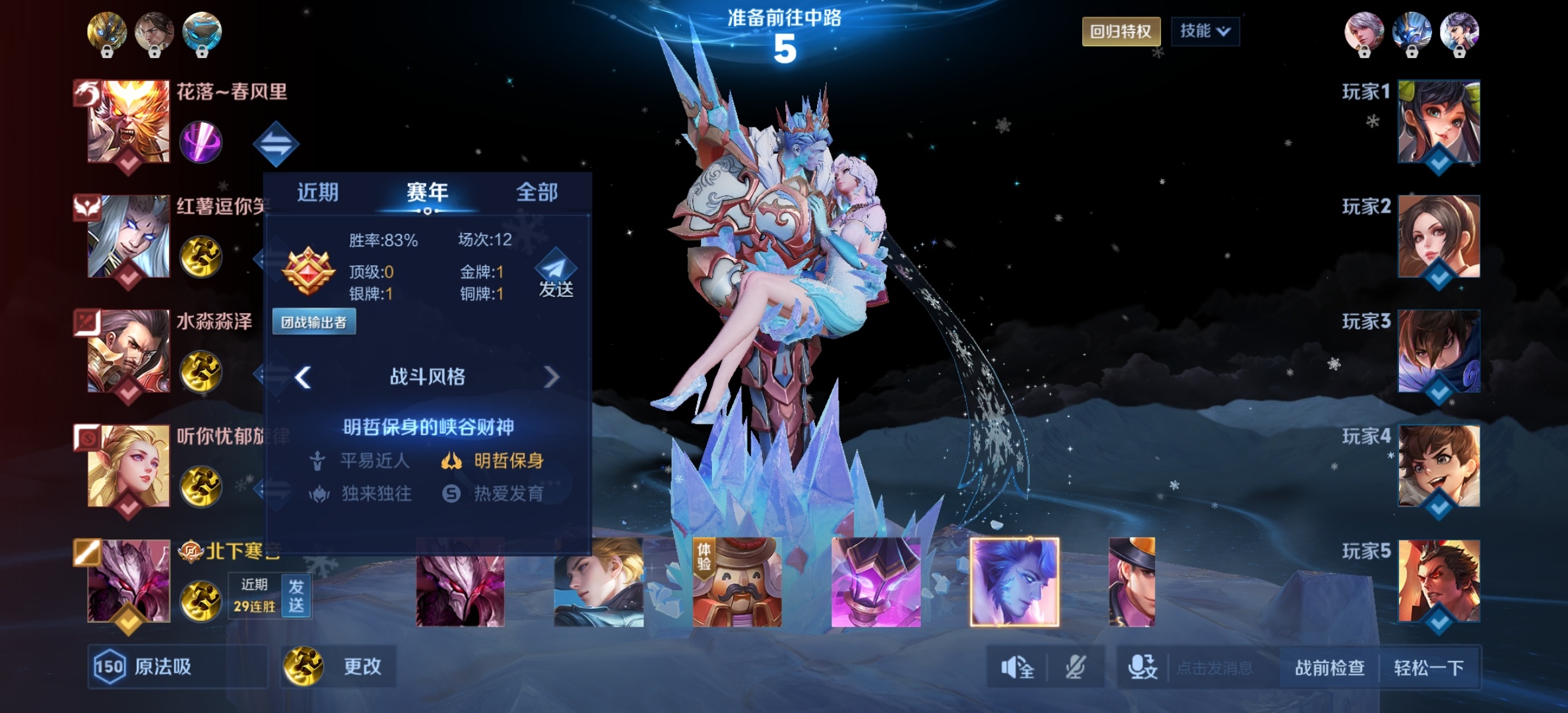Select the 赛年 stats tab
1568x713 pixels.
tap(427, 193)
